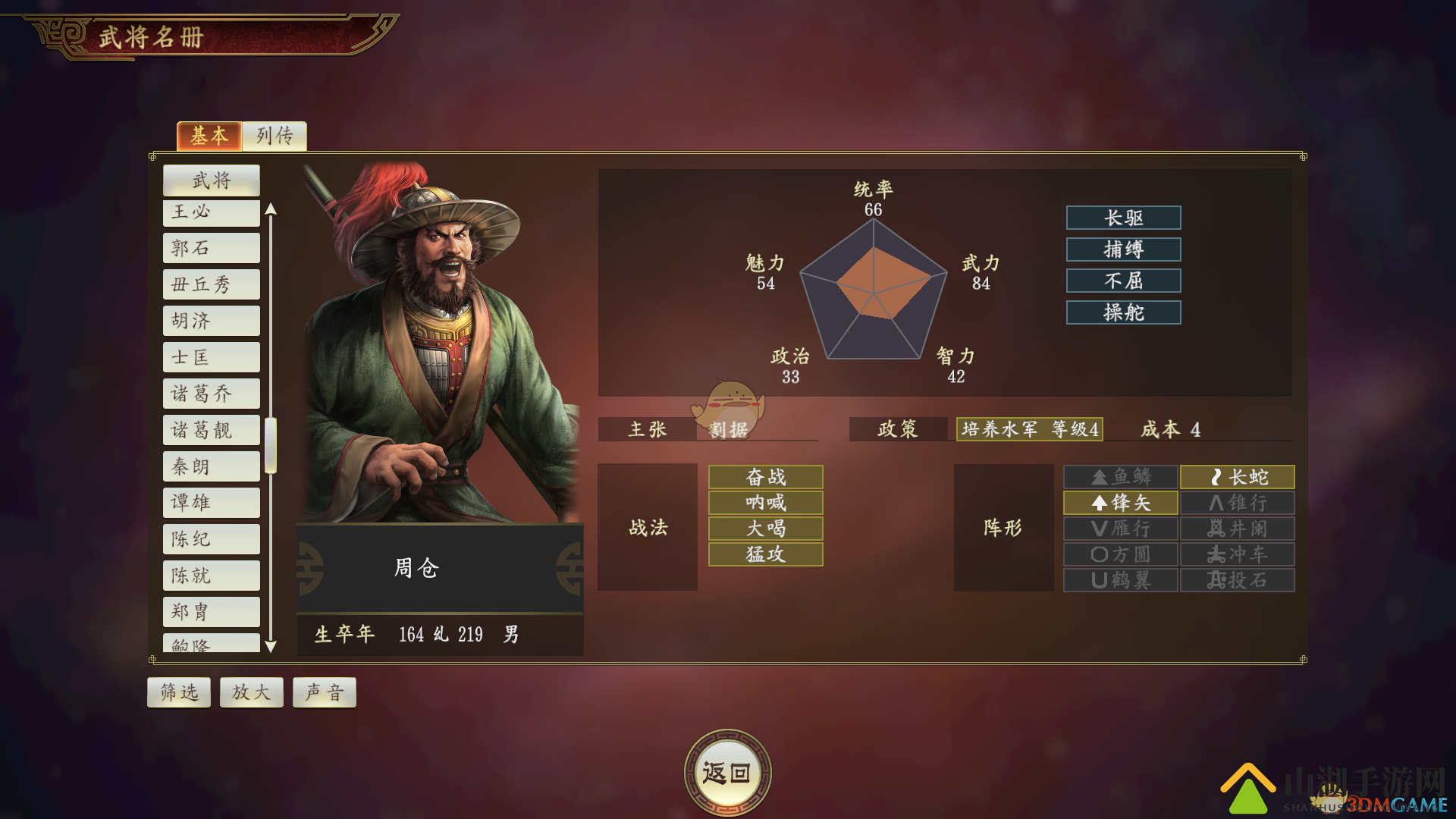Select the 长蛇 (Long Snake) formation icon

point(1237,477)
